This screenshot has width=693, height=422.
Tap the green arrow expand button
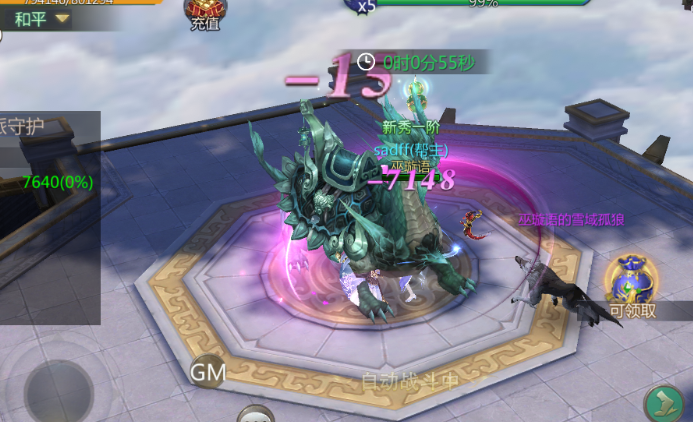tap(662, 403)
